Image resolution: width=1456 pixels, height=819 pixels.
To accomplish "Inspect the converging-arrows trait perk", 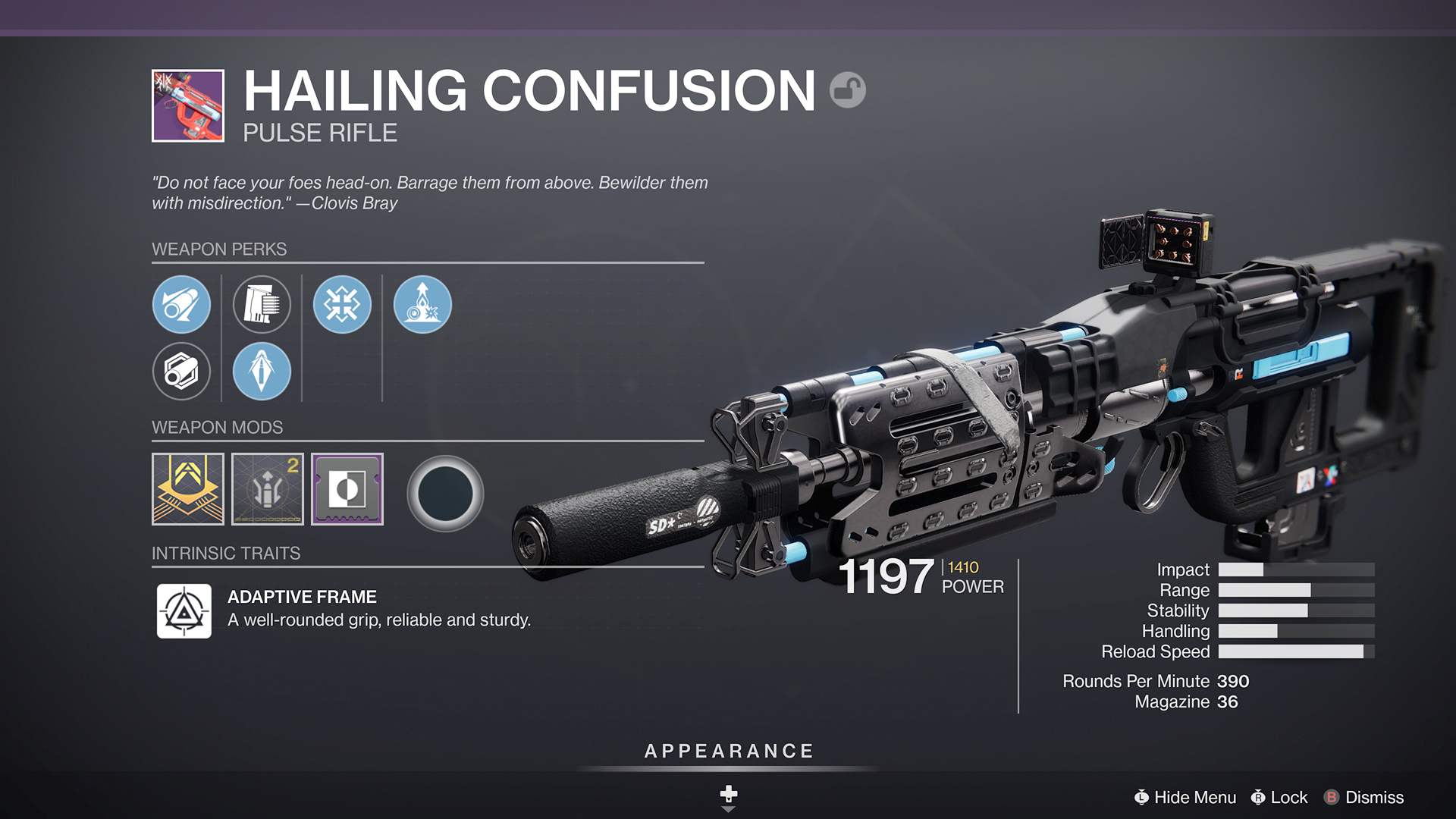I will coord(342,304).
